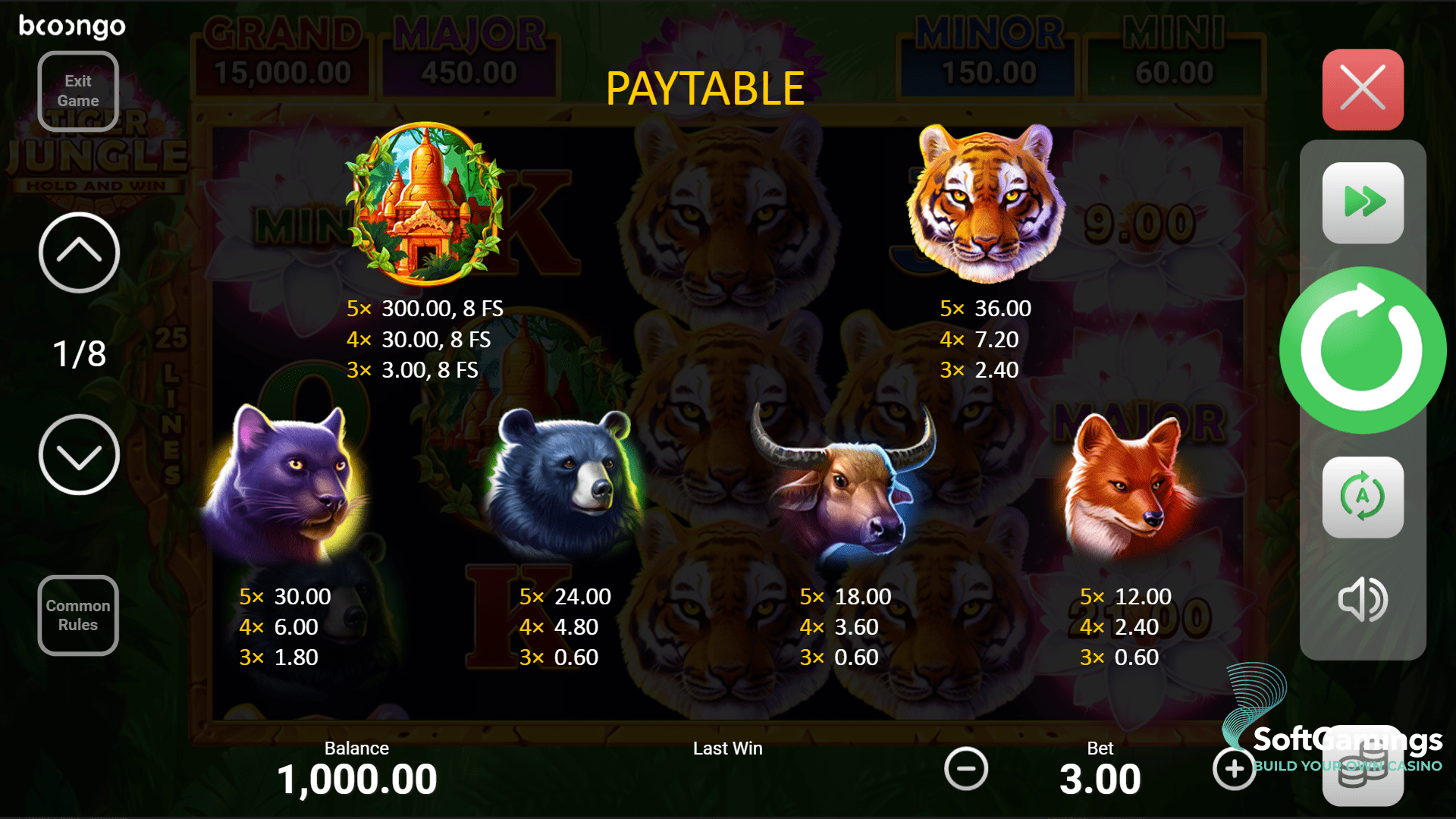Navigate to the next paytable page
Image resolution: width=1456 pixels, height=819 pixels.
click(78, 454)
